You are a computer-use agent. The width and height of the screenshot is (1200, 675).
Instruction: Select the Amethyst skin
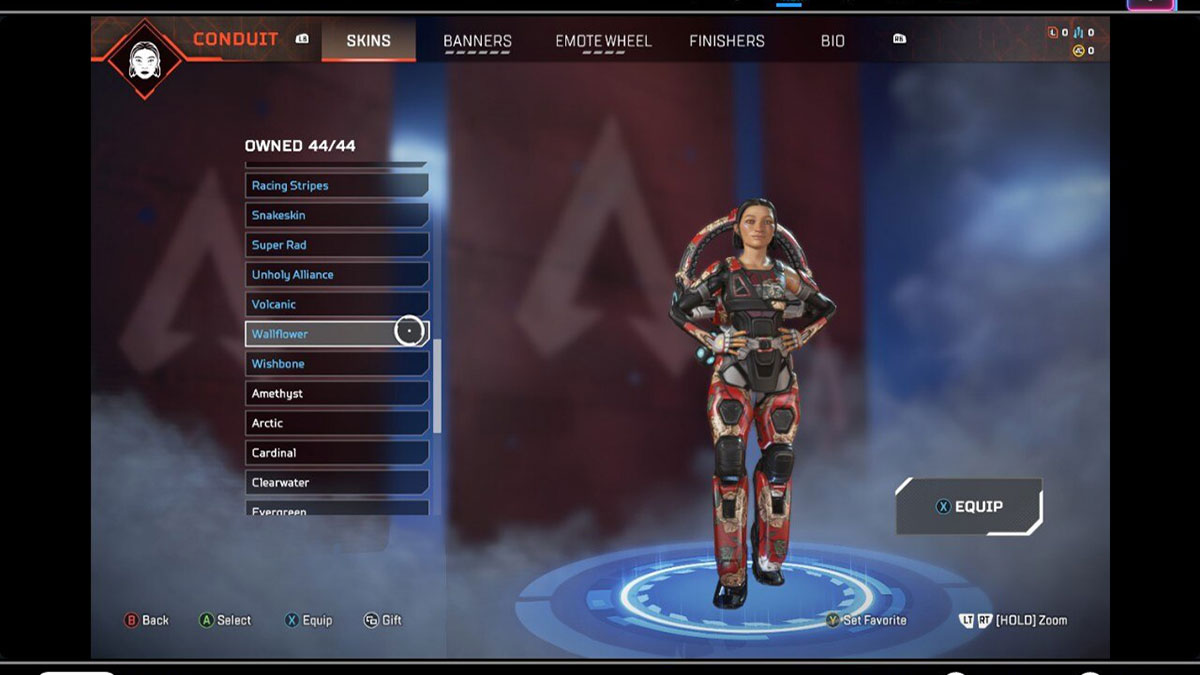coord(336,394)
